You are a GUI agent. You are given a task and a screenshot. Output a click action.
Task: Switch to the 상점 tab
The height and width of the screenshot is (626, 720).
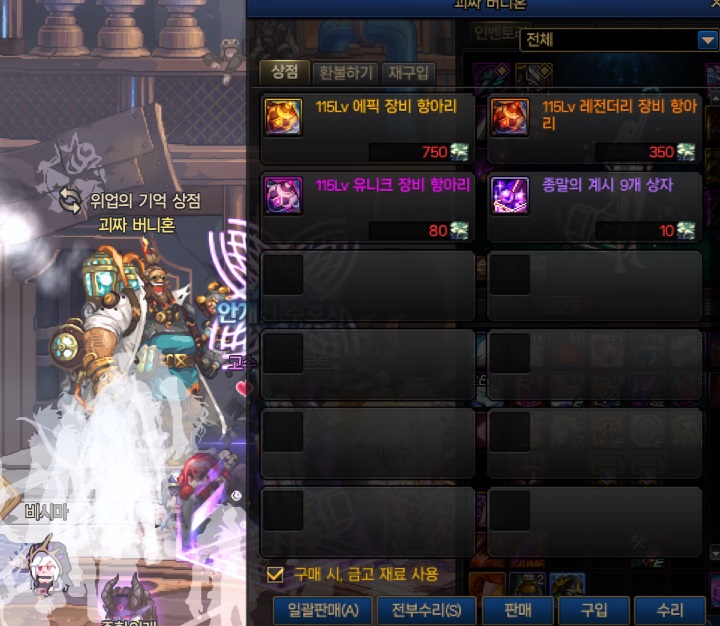[283, 72]
